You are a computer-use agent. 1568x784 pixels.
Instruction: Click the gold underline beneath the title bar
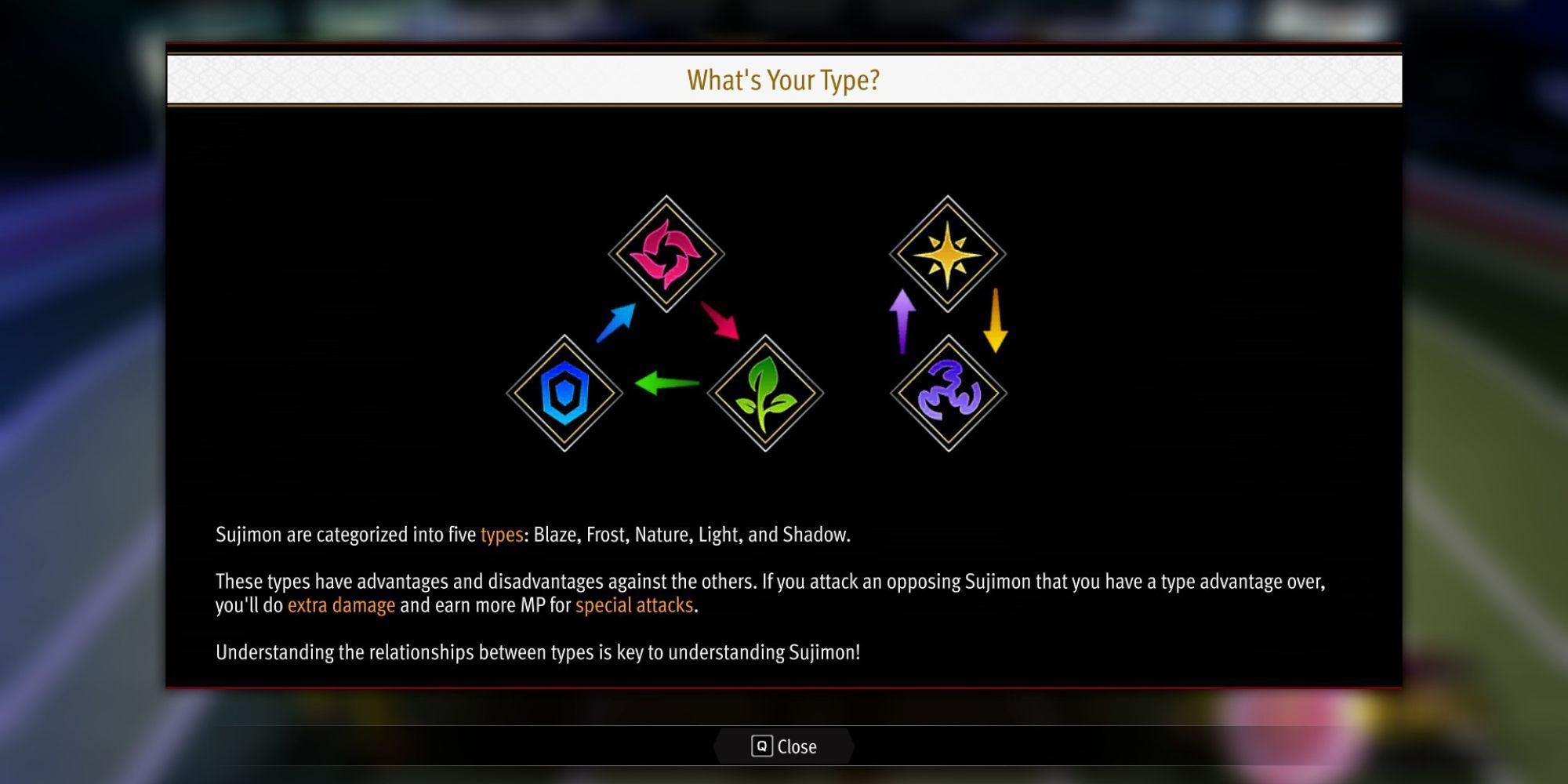(x=784, y=104)
